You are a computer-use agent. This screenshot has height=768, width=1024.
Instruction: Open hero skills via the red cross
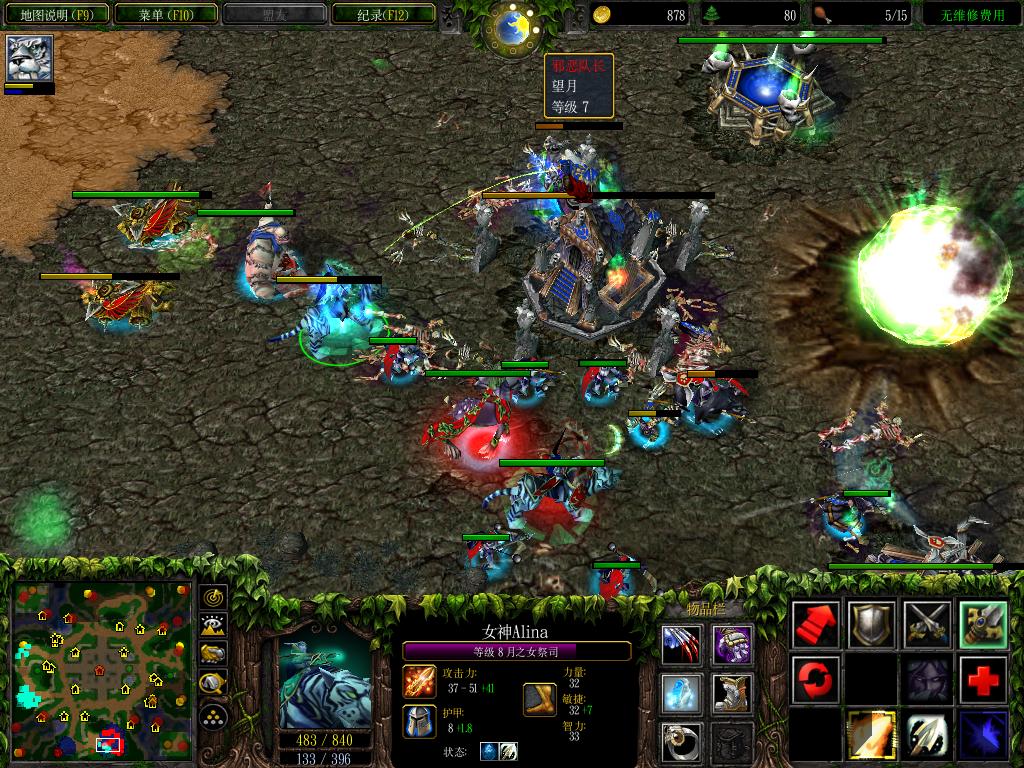983,680
